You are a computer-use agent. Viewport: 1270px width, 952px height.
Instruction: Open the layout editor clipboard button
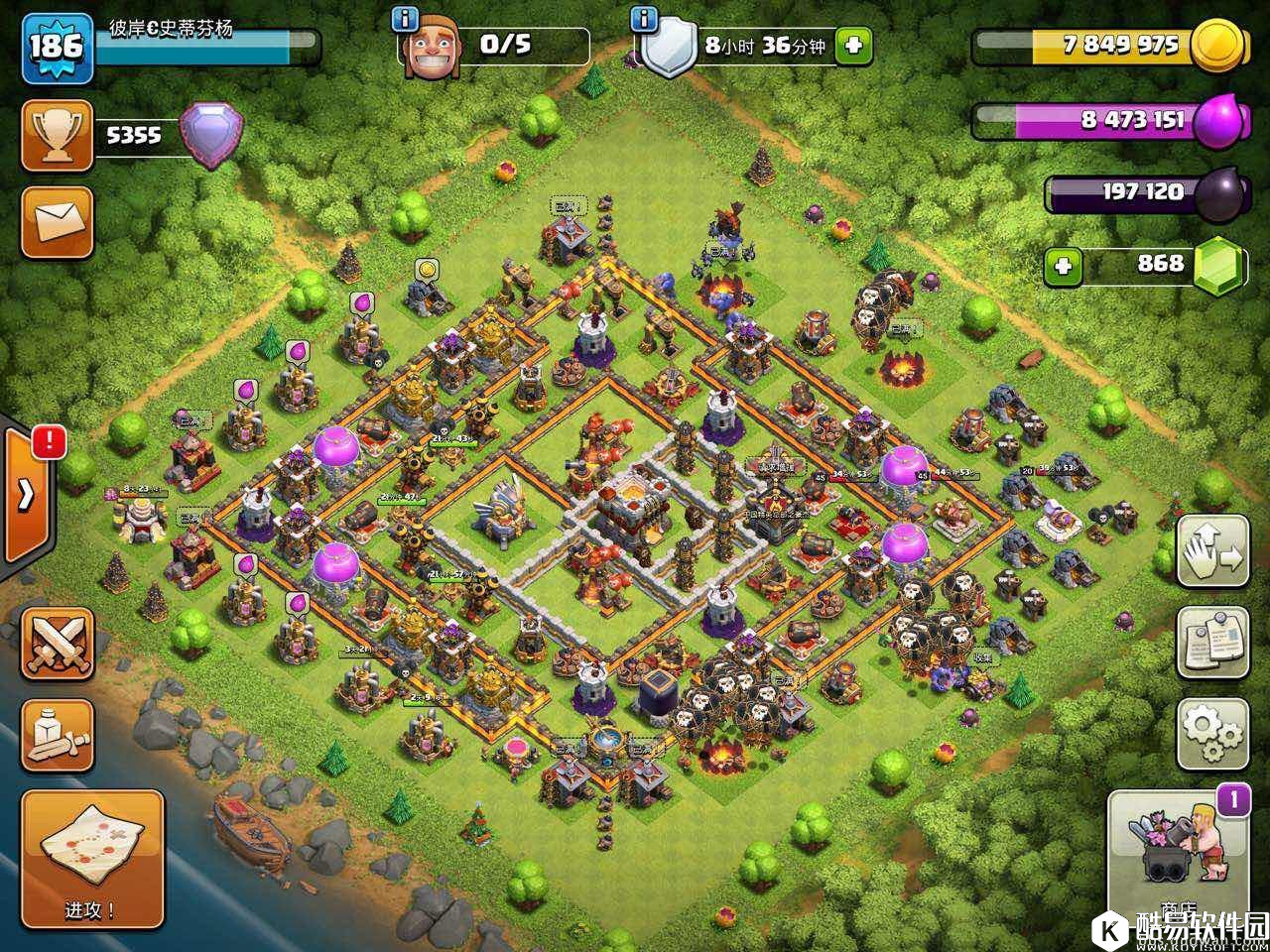[1212, 643]
